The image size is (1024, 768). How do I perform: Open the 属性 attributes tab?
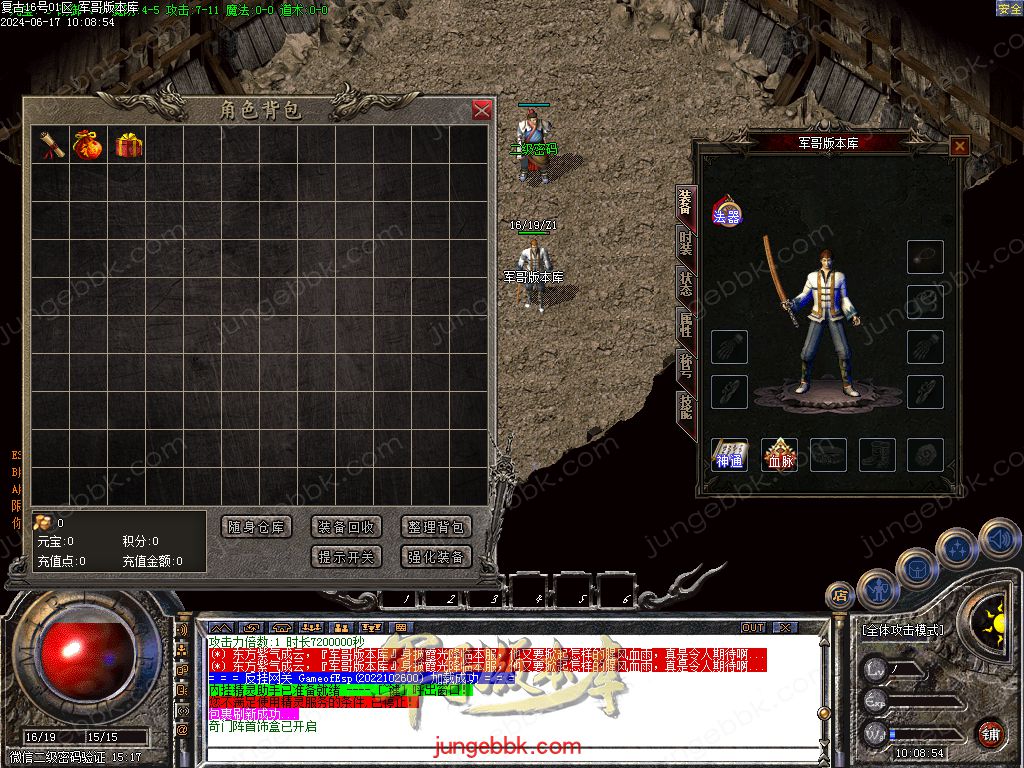point(686,322)
